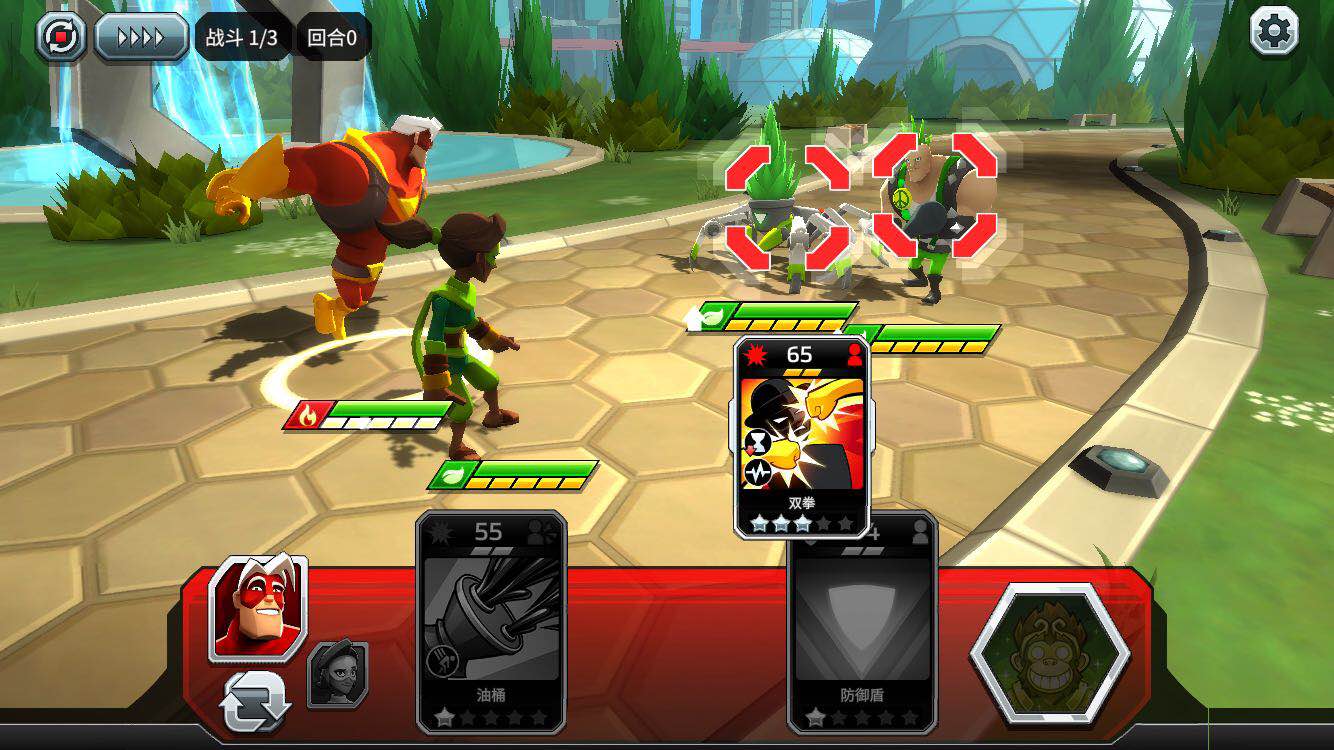
Task: Switch to the small reserve hero portrait
Action: (337, 675)
